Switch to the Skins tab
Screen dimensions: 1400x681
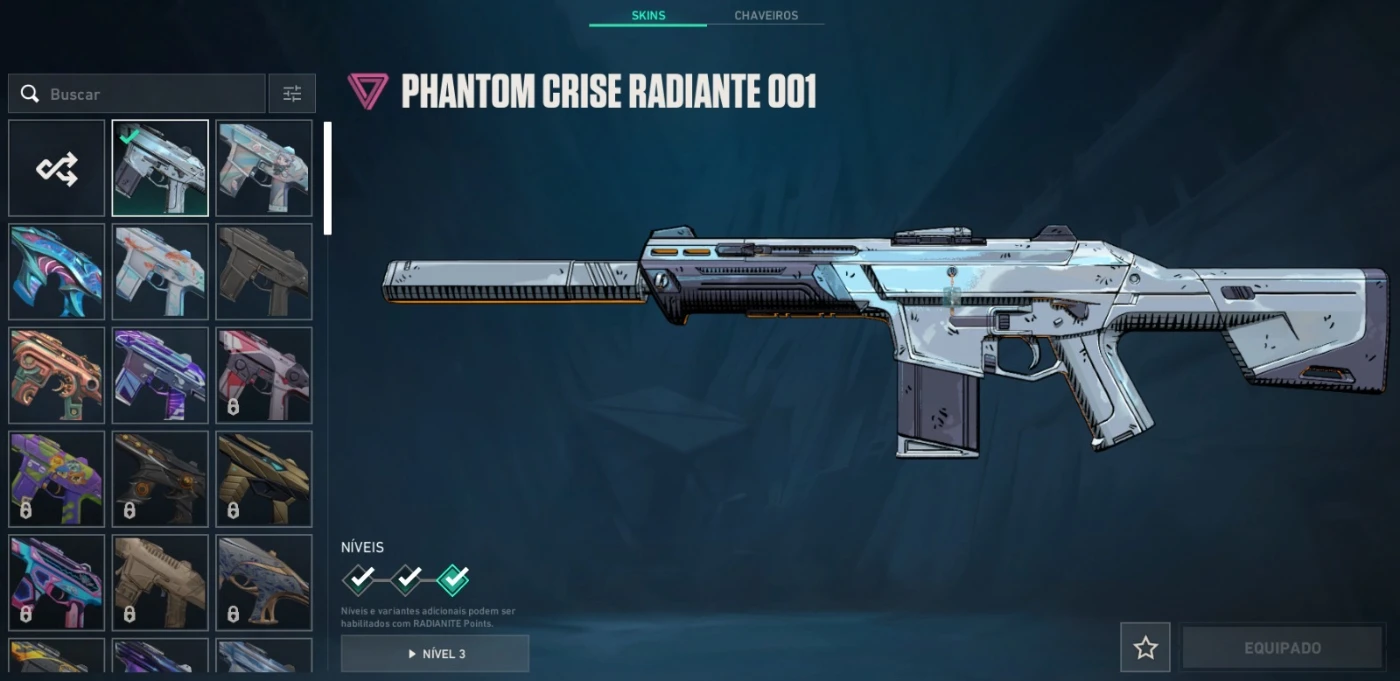point(648,16)
